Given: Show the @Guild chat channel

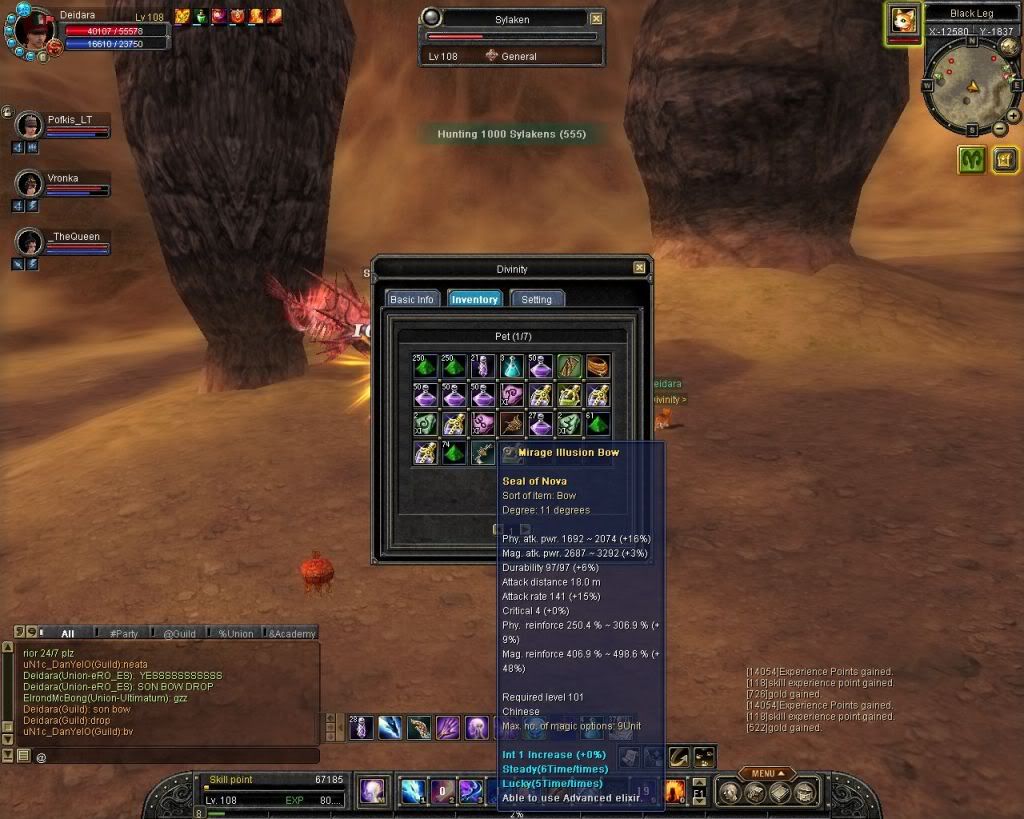Looking at the screenshot, I should [178, 633].
